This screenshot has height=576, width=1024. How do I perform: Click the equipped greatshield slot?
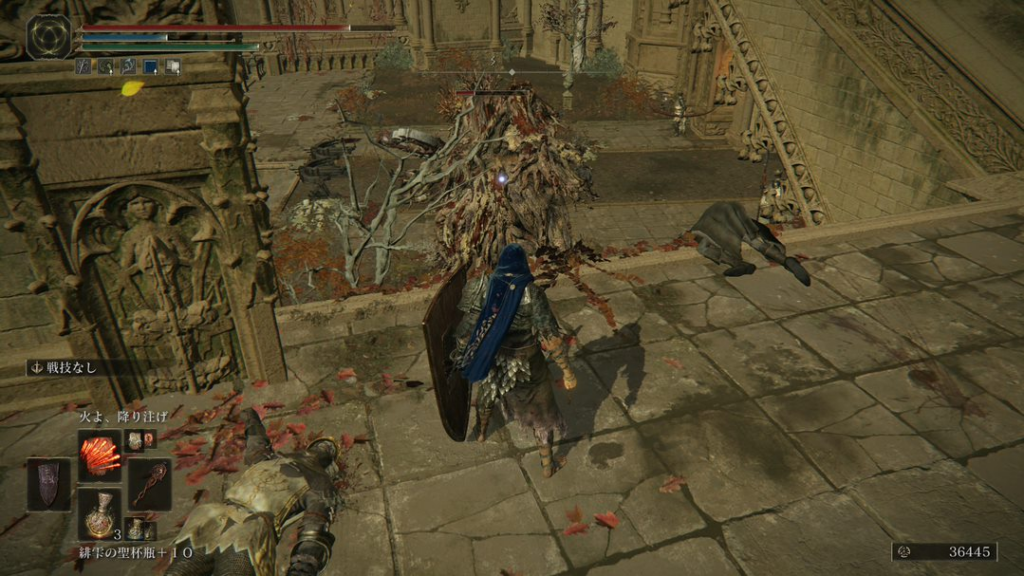[x=49, y=485]
